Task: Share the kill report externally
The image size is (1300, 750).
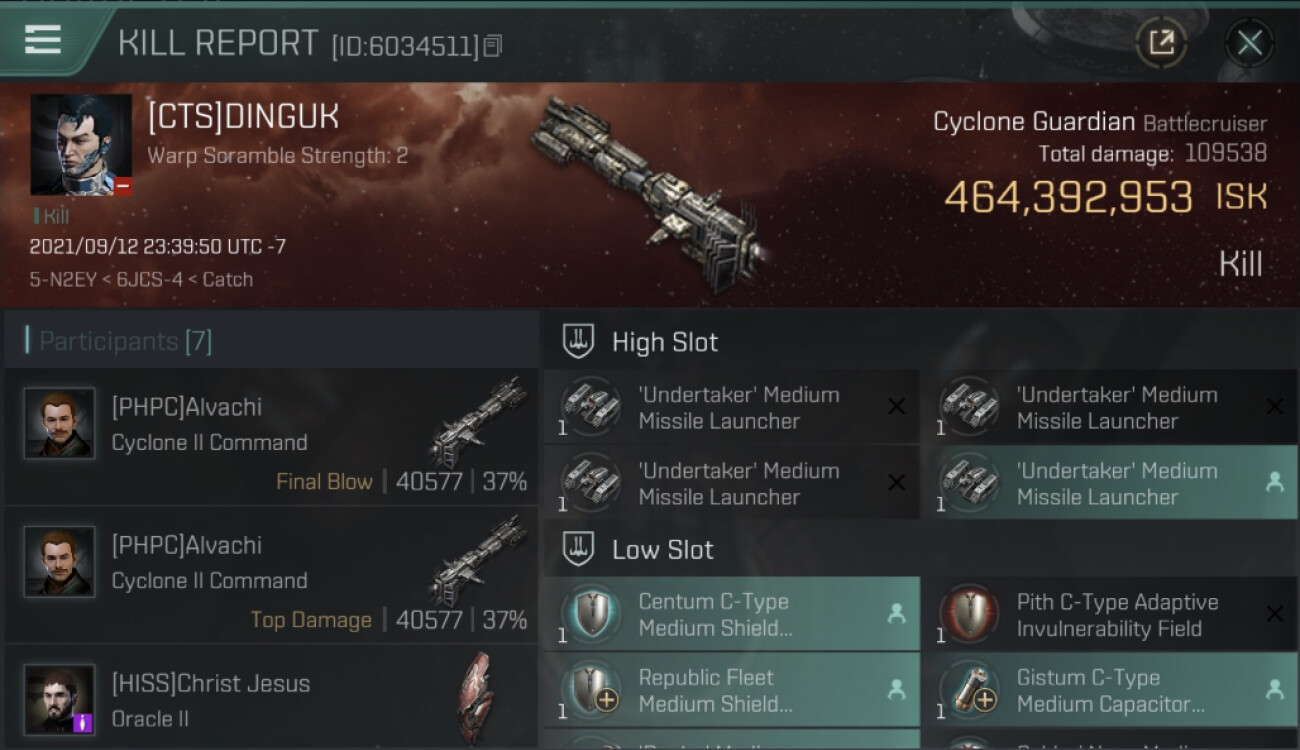Action: tap(1161, 43)
